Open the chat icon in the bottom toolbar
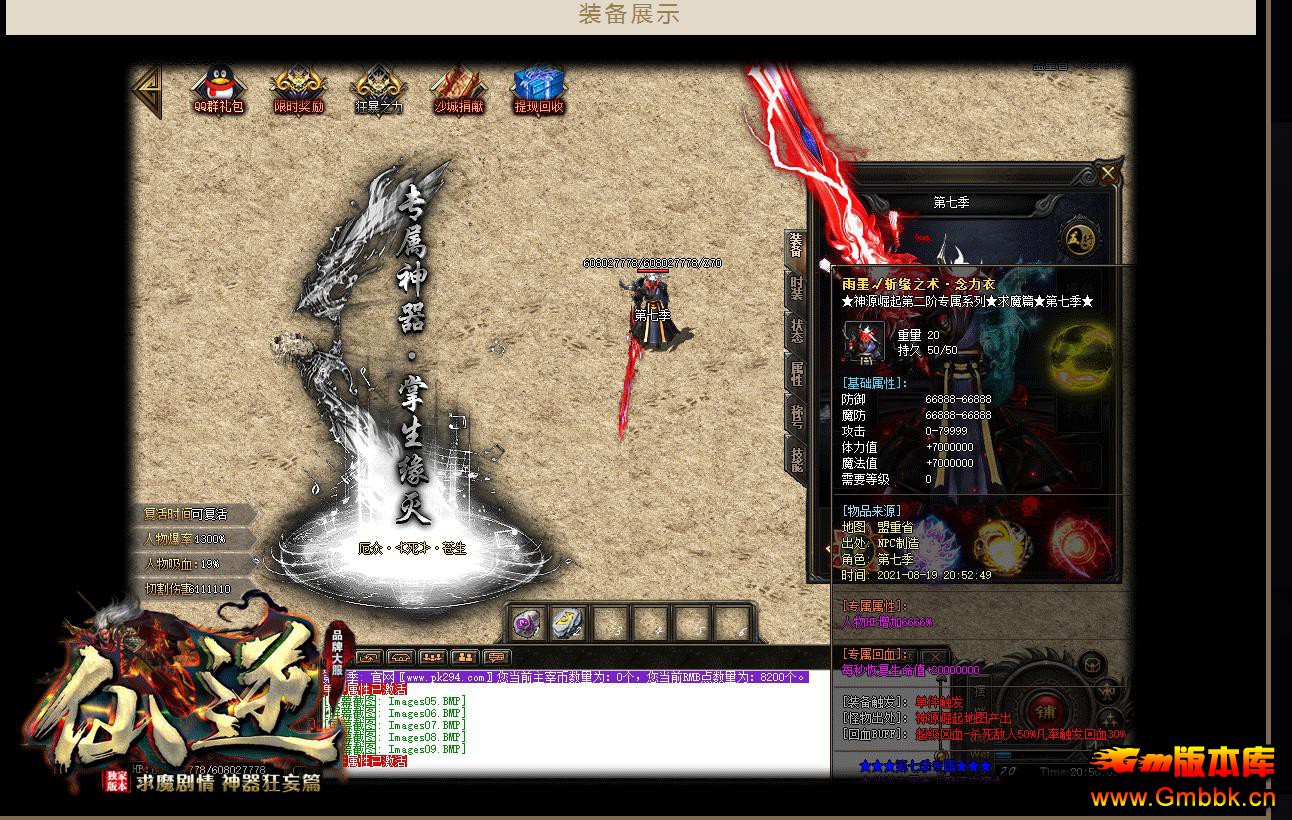 click(496, 657)
